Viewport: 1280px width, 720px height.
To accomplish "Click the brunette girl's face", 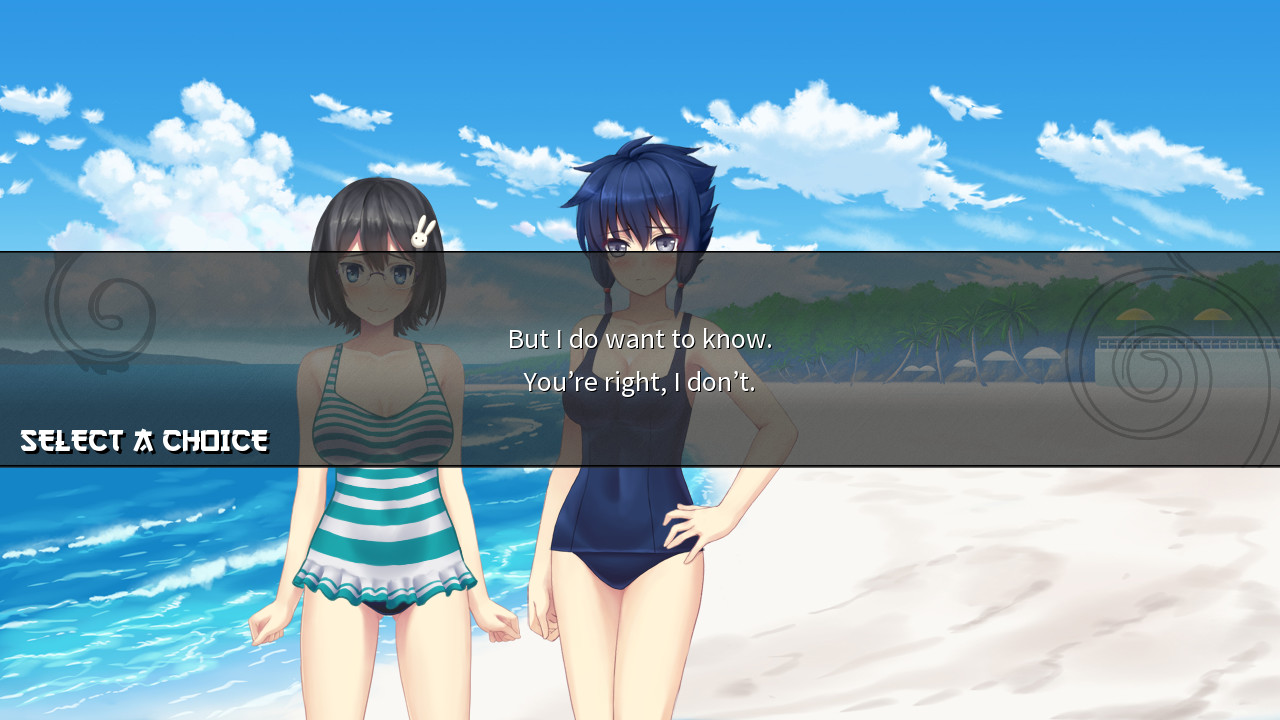I will tap(375, 290).
